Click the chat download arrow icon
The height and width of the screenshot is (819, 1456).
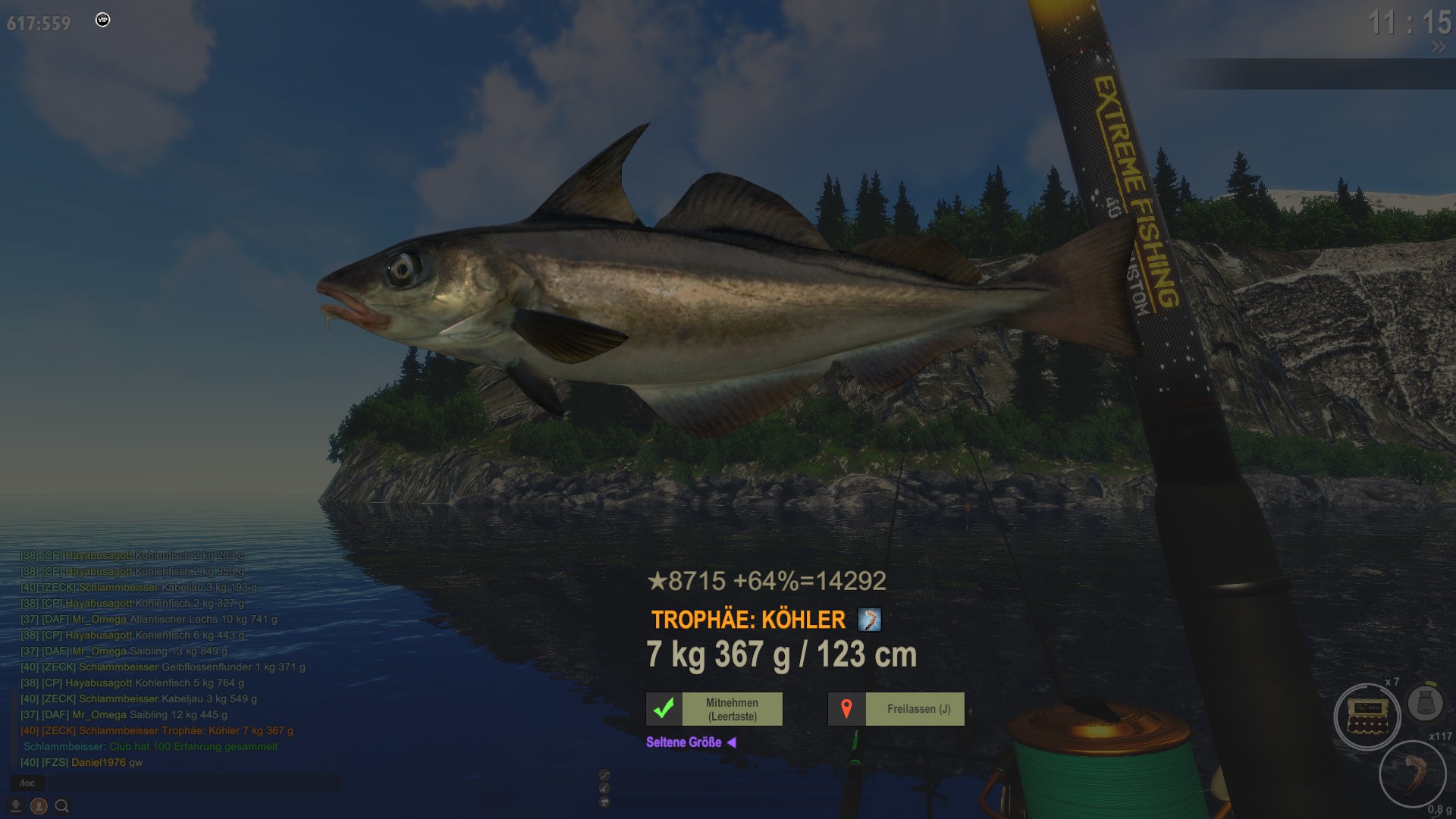click(15, 806)
